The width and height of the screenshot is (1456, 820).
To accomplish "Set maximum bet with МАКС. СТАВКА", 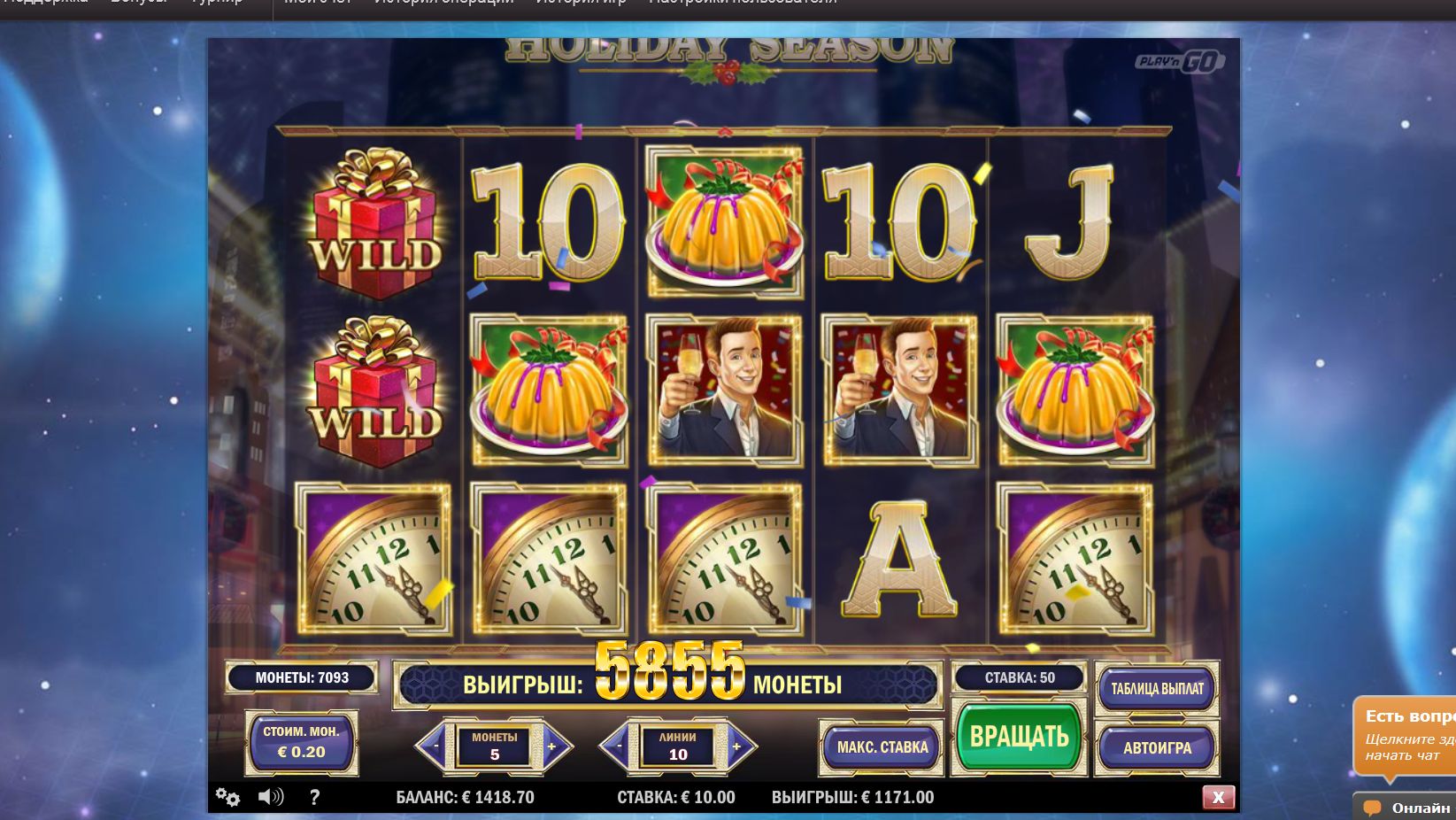I will (882, 747).
